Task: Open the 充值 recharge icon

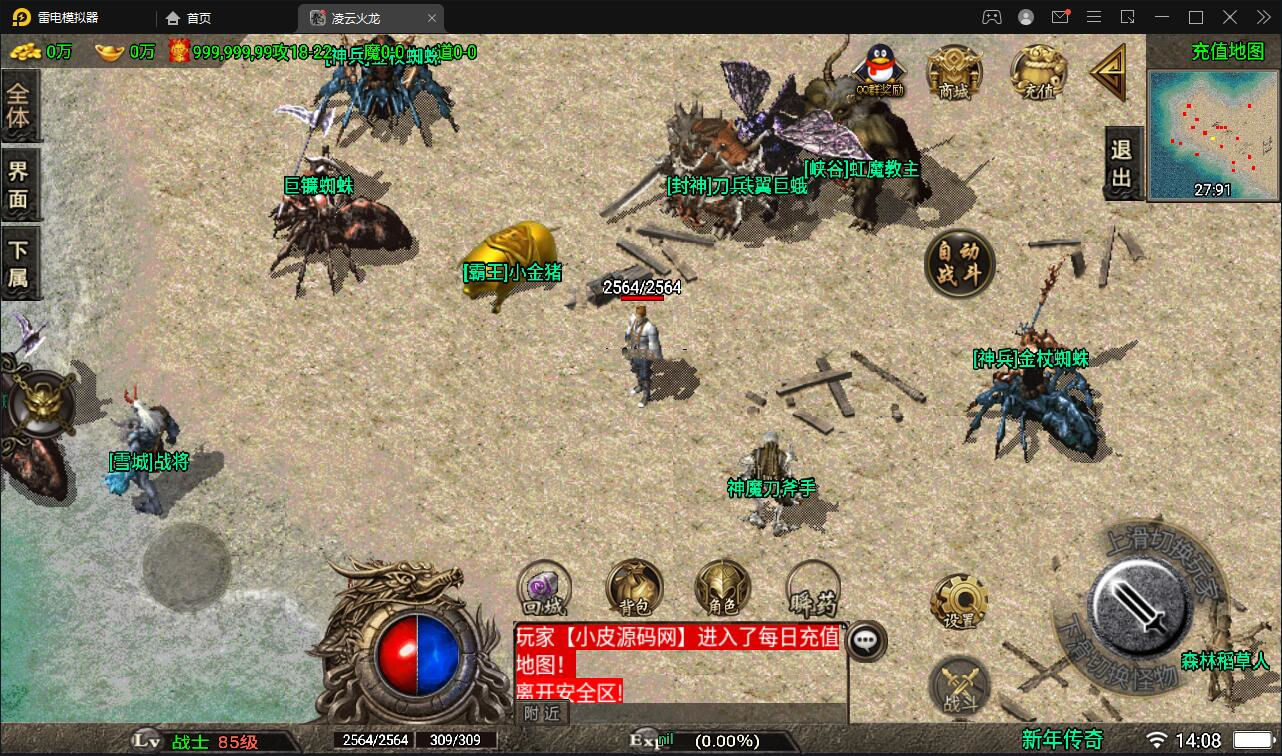Action: [1038, 72]
